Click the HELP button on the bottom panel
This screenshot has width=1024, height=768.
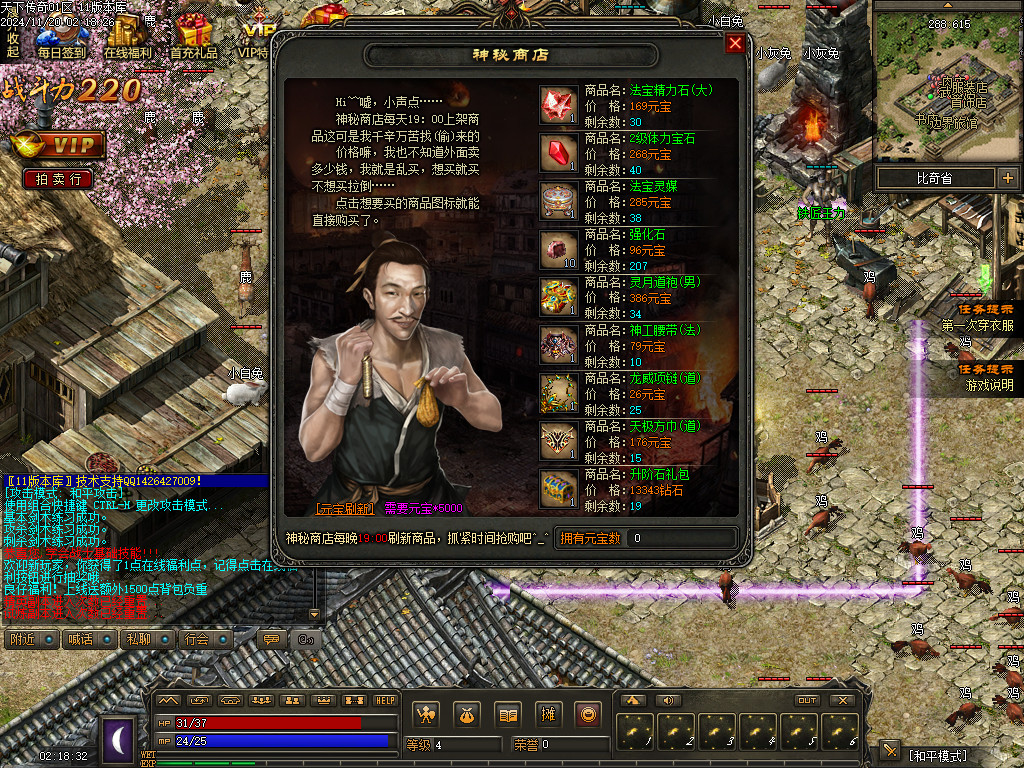point(385,700)
